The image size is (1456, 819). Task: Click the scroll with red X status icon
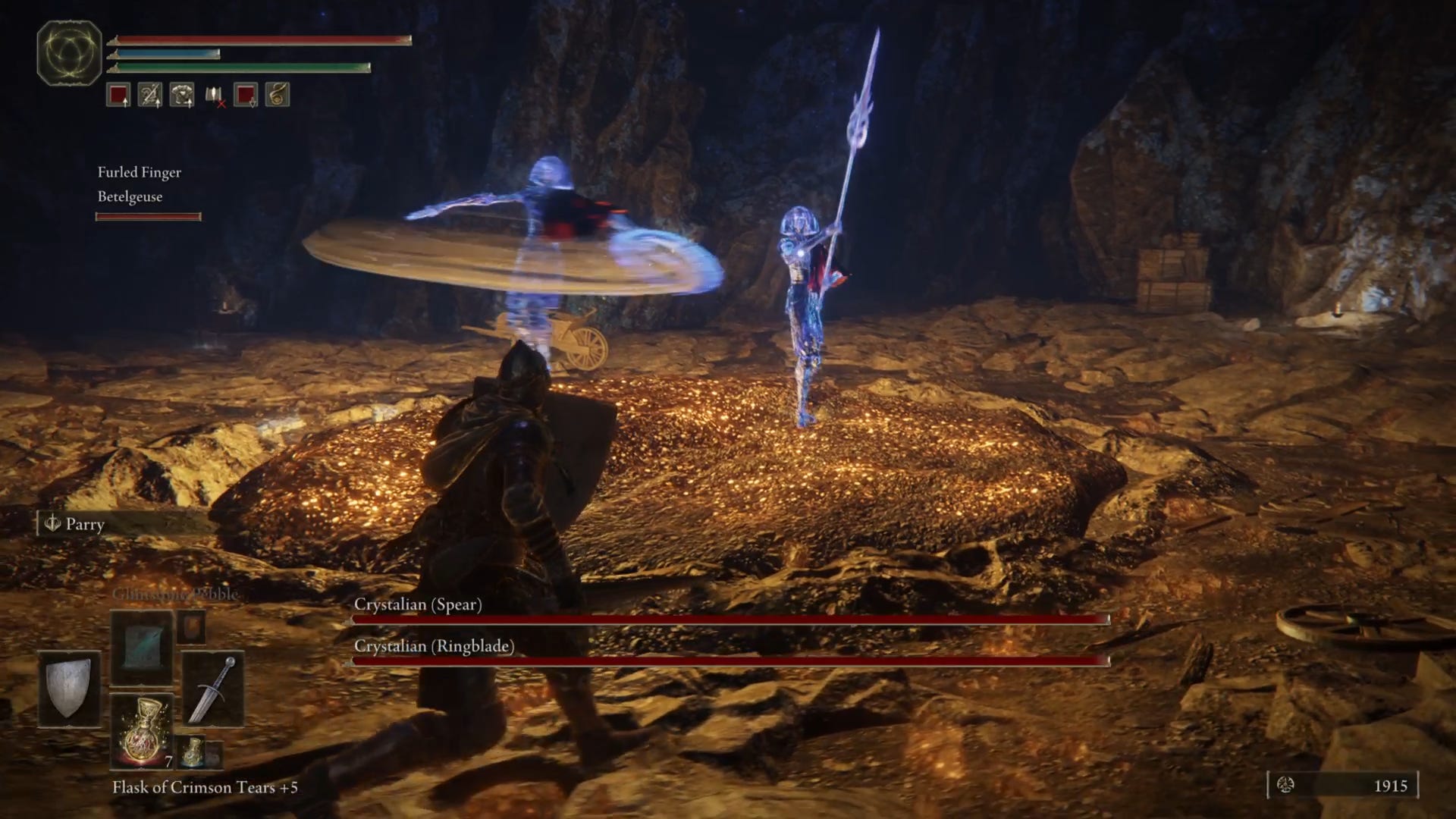[x=215, y=95]
